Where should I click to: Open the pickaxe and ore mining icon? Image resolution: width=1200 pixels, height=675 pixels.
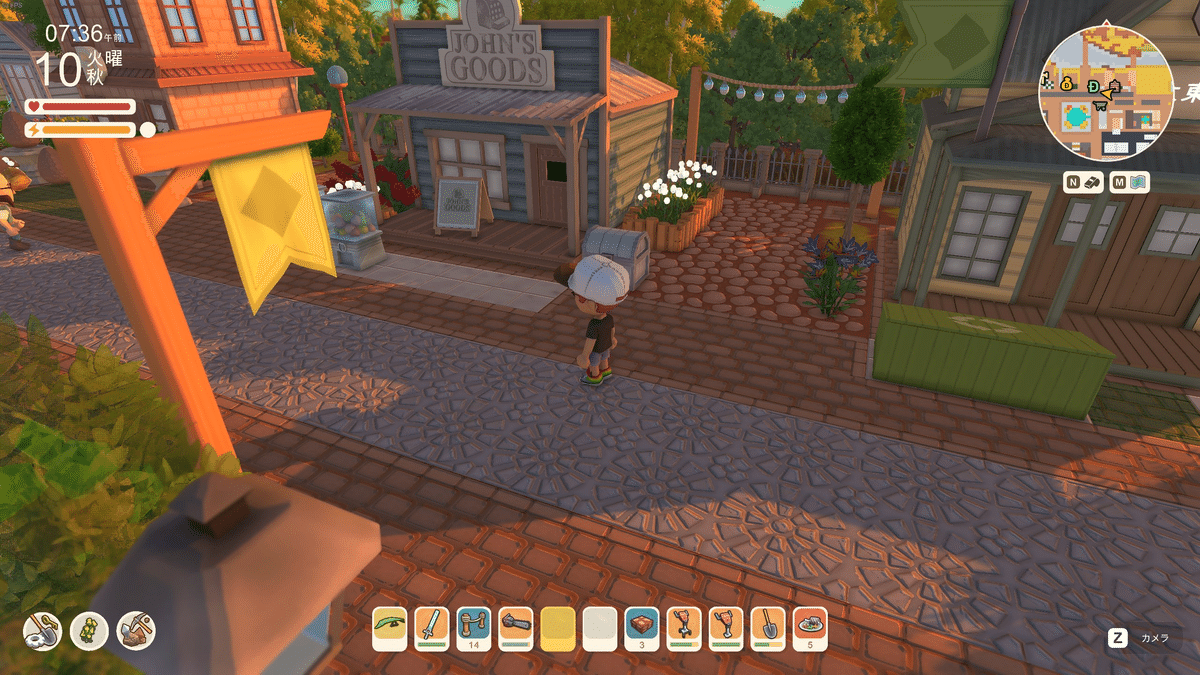136,630
